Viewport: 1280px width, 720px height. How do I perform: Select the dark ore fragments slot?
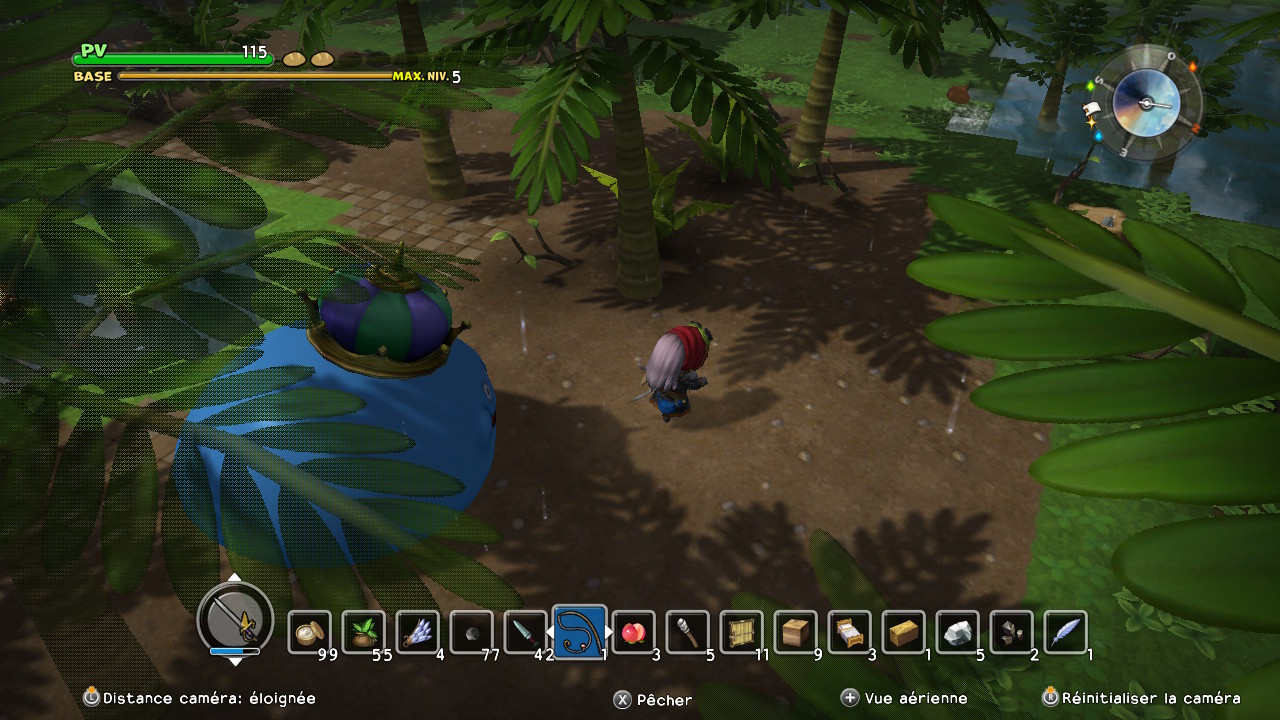[x=1011, y=632]
